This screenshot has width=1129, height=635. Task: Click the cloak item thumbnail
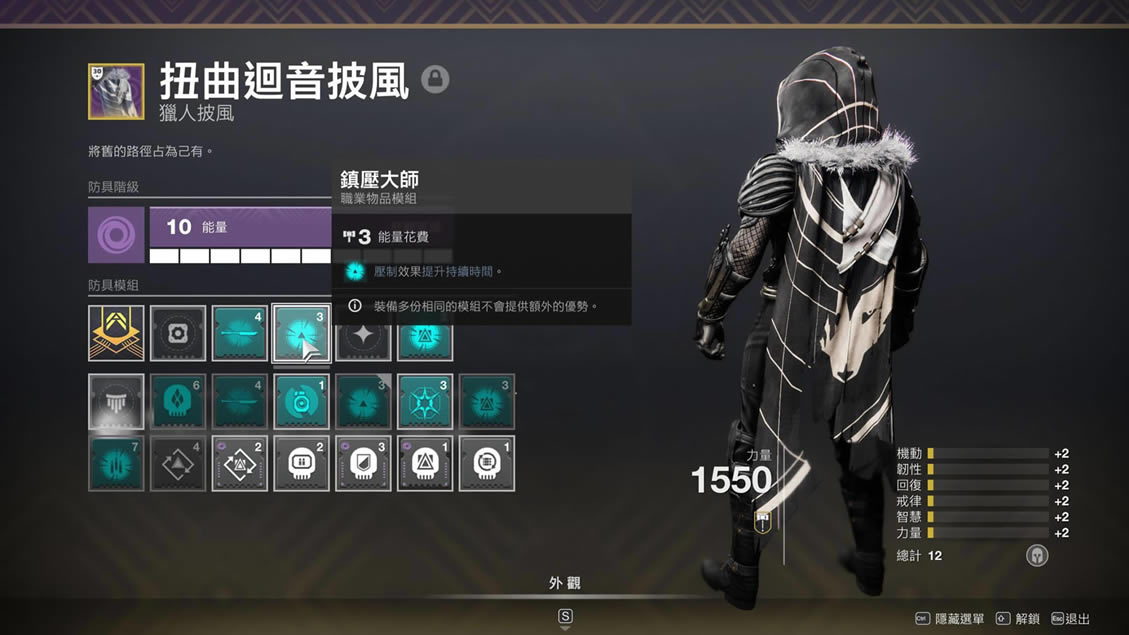116,91
